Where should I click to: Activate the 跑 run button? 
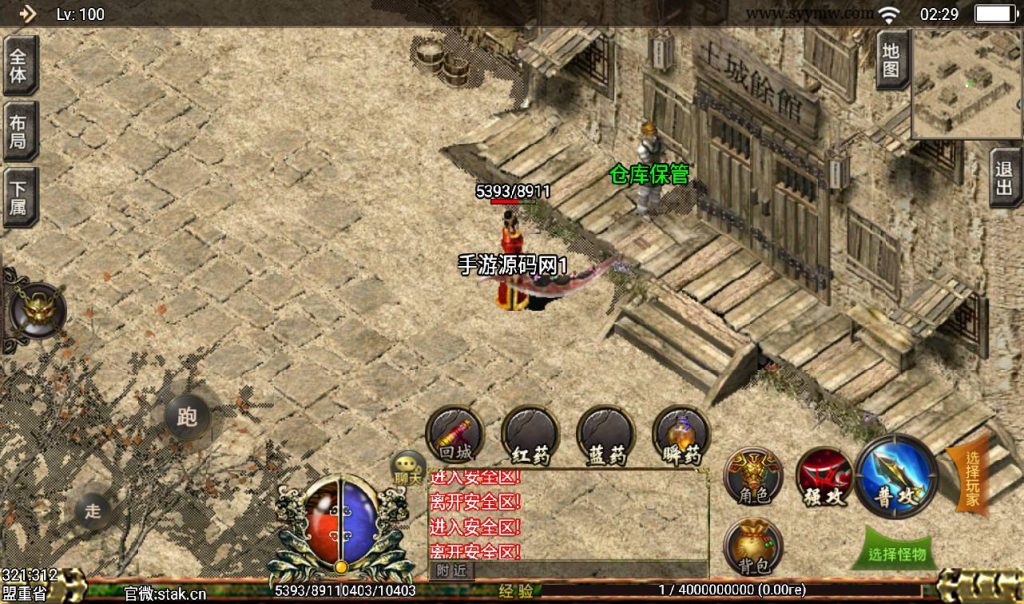(187, 417)
